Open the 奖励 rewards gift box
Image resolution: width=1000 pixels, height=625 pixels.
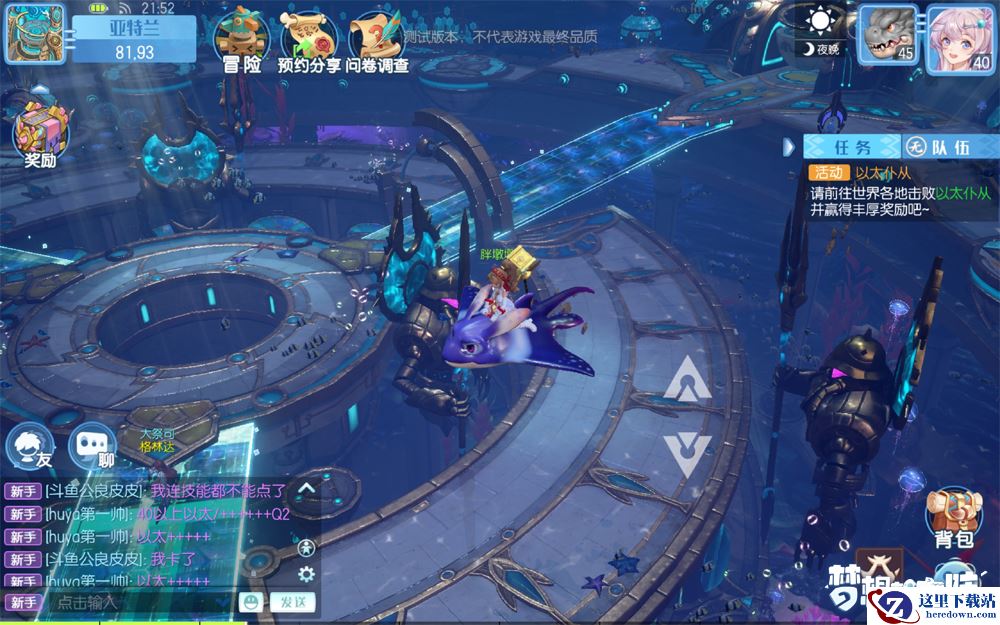pyautogui.click(x=38, y=135)
